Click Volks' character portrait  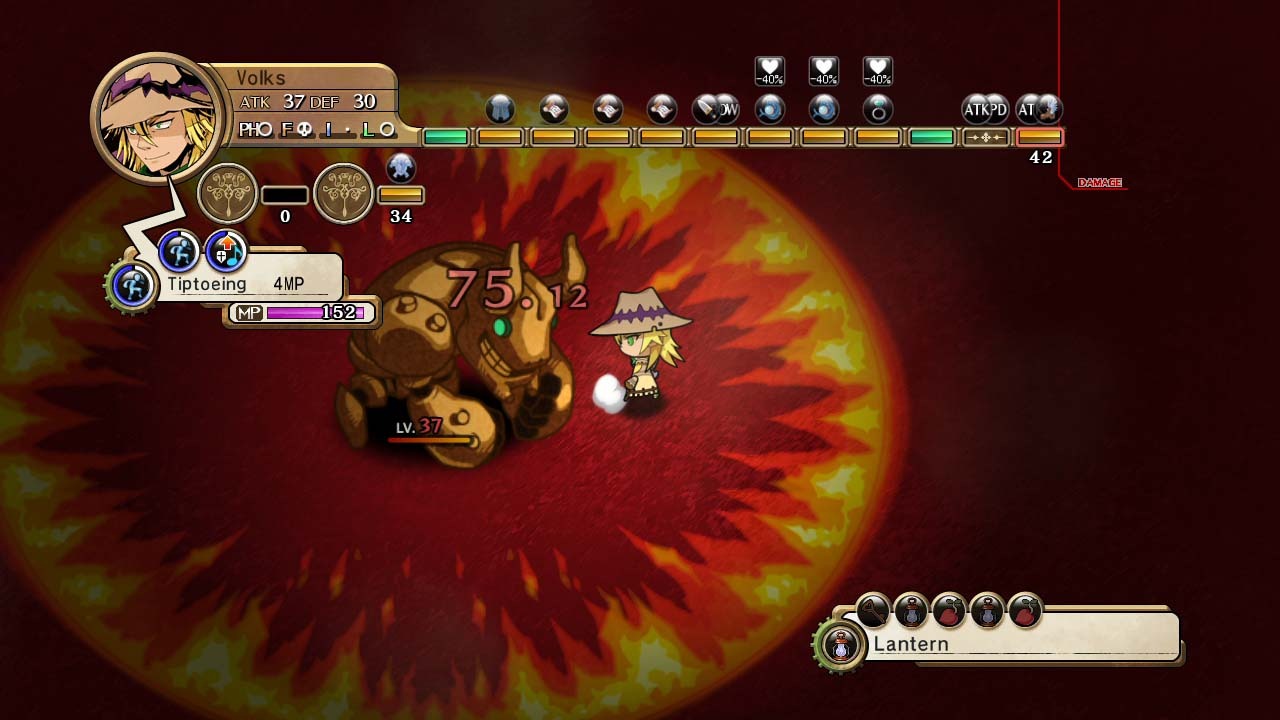[156, 118]
